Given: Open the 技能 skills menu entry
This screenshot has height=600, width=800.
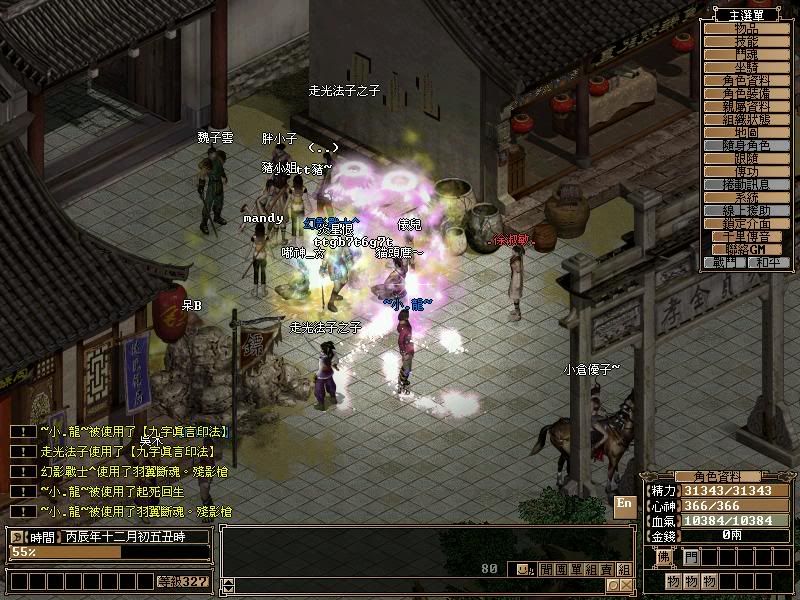Looking at the screenshot, I should tap(746, 40).
